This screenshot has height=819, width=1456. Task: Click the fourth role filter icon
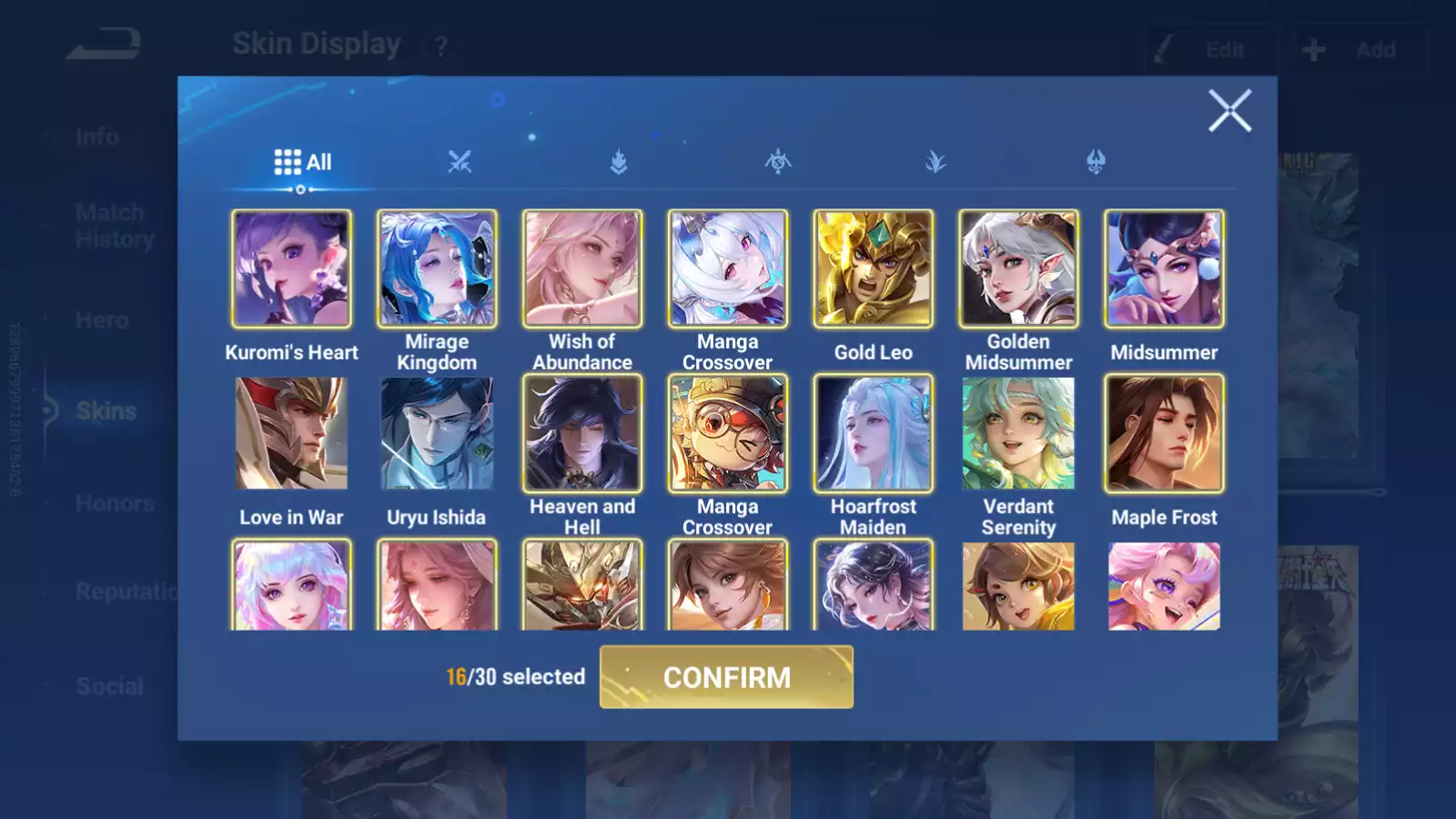937,161
